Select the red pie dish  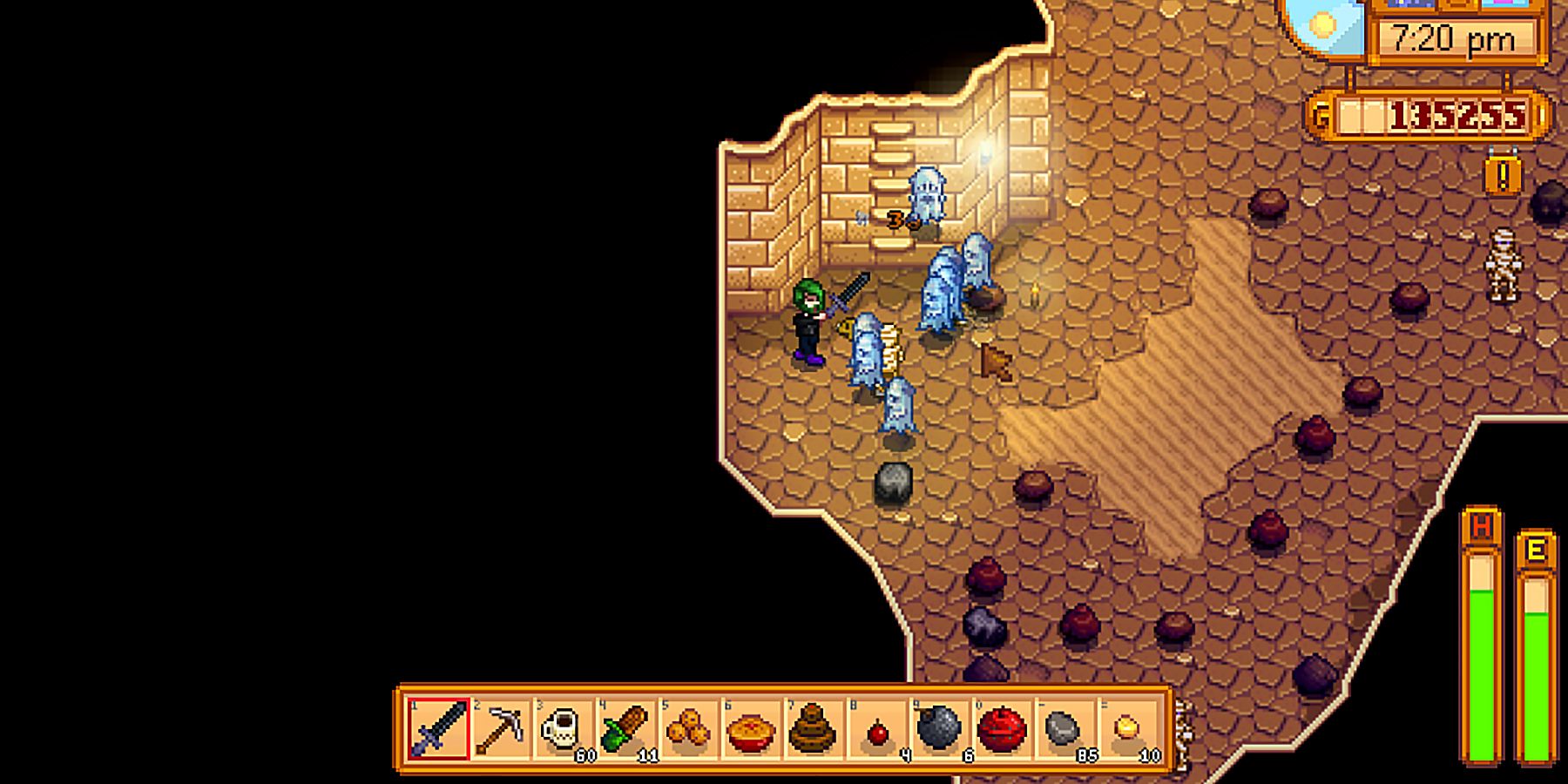pyautogui.click(x=751, y=728)
